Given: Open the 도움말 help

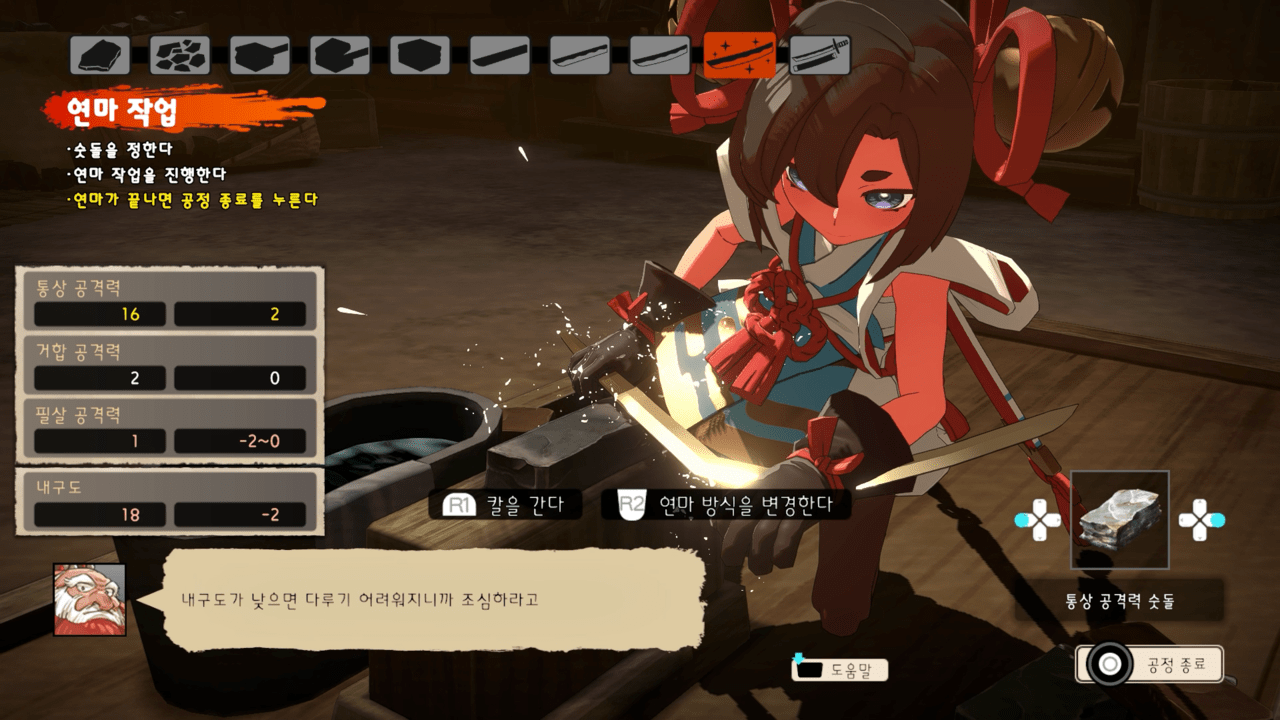Looking at the screenshot, I should (x=840, y=670).
